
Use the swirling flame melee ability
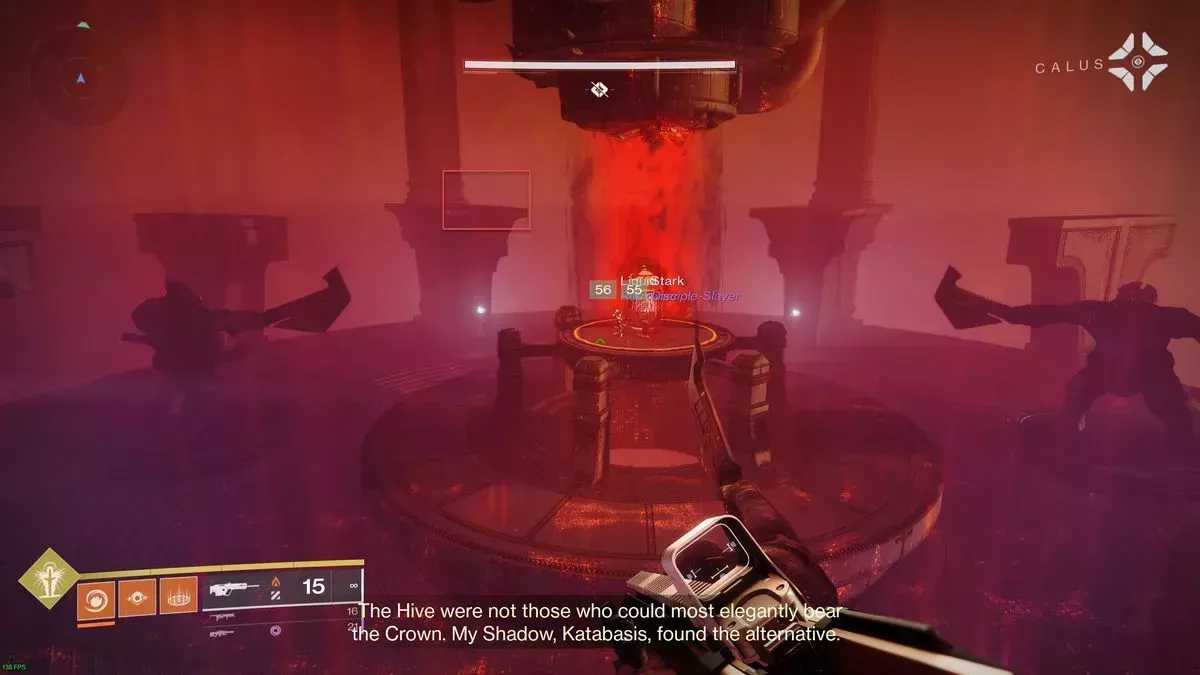tap(95, 599)
